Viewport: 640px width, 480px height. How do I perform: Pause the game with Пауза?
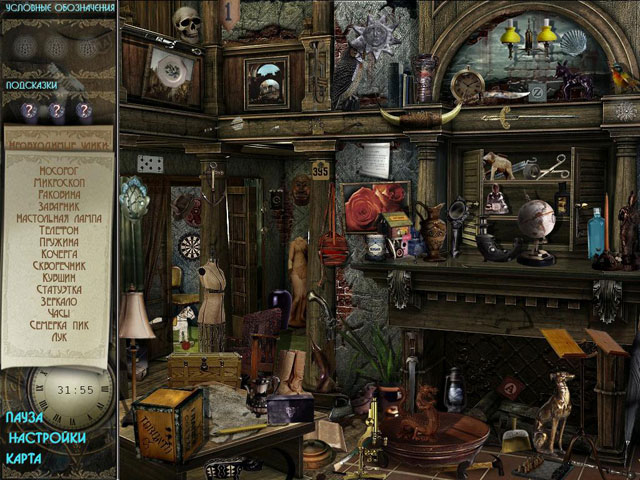click(24, 417)
